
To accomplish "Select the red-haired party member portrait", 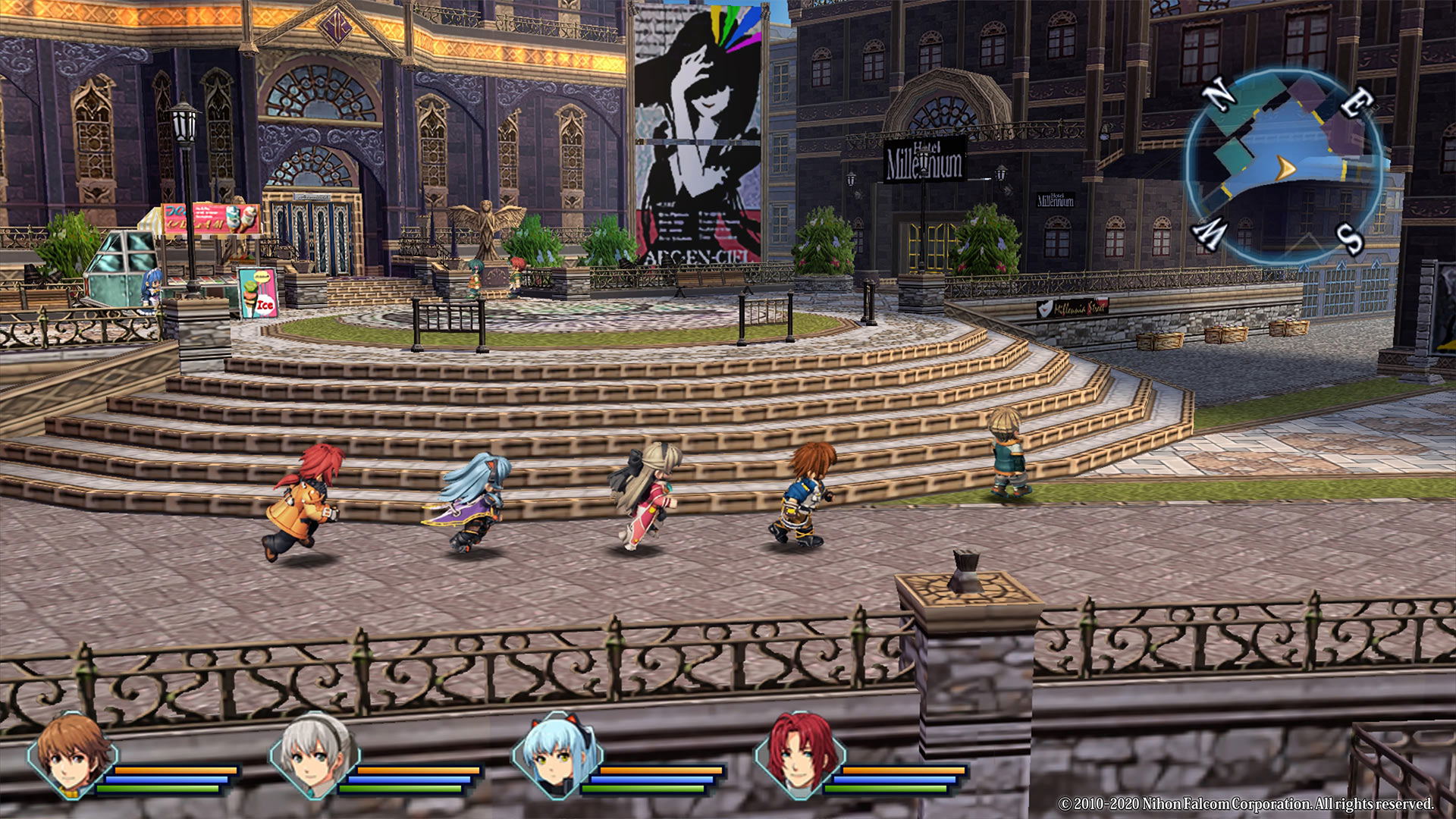I will point(800,755).
